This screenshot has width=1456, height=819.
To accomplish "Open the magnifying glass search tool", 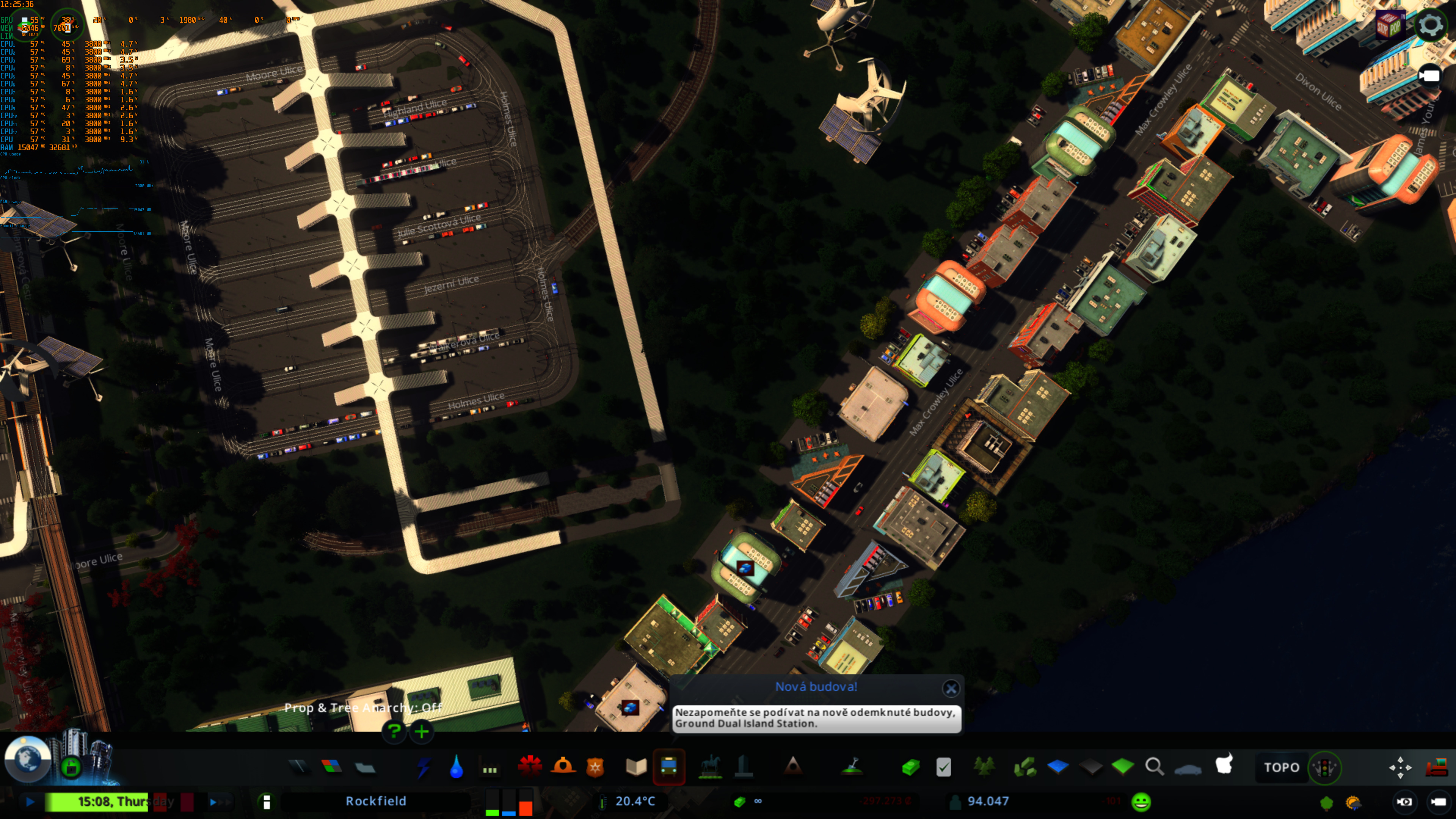I will (x=1154, y=767).
